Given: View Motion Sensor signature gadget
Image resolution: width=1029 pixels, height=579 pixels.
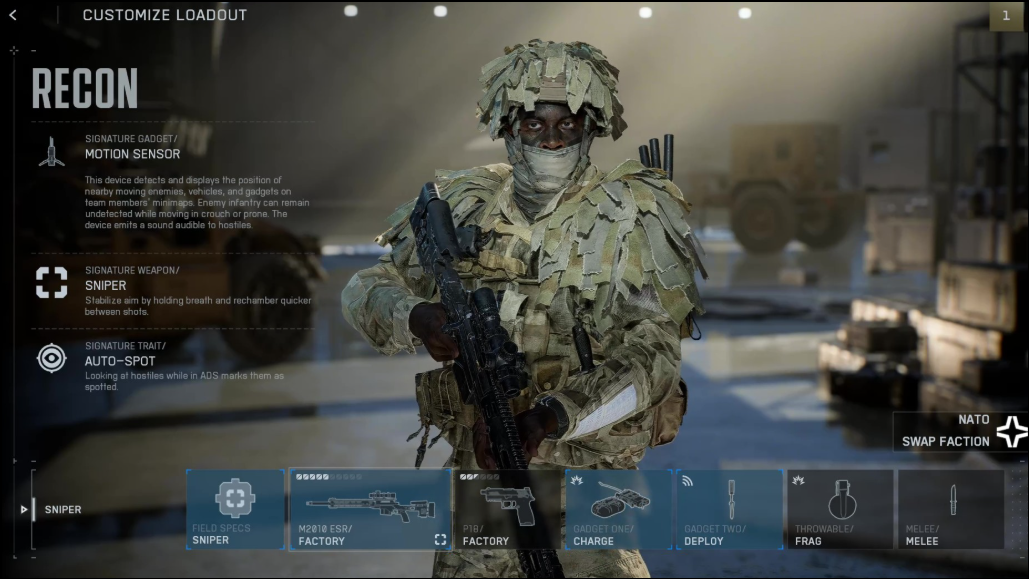Looking at the screenshot, I should point(132,154).
